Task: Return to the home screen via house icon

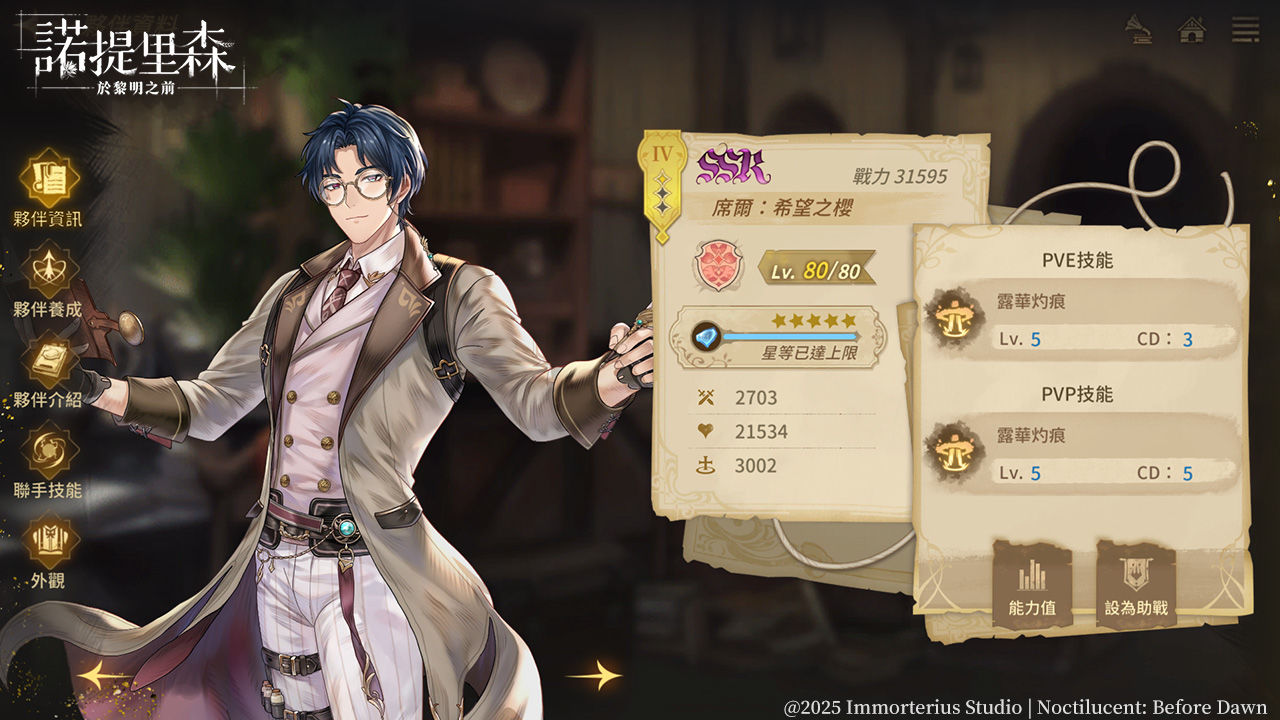Action: [1191, 30]
